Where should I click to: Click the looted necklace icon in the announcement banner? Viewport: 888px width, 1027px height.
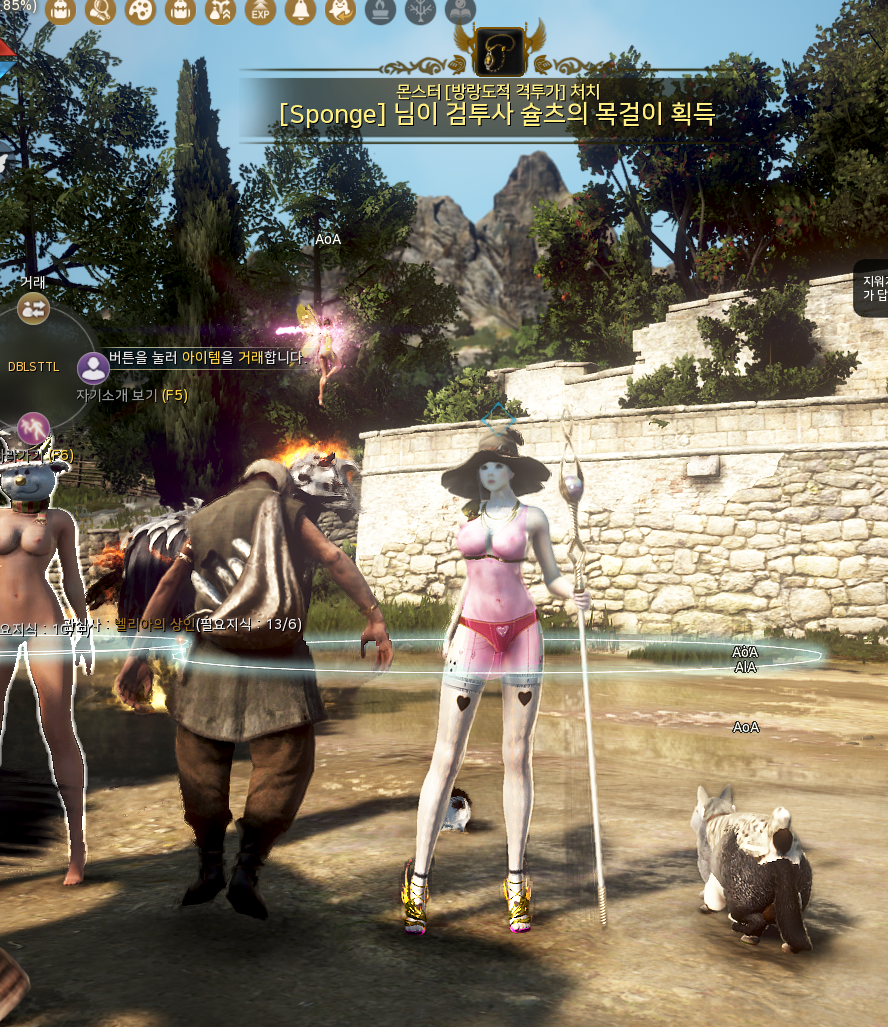pyautogui.click(x=500, y=51)
